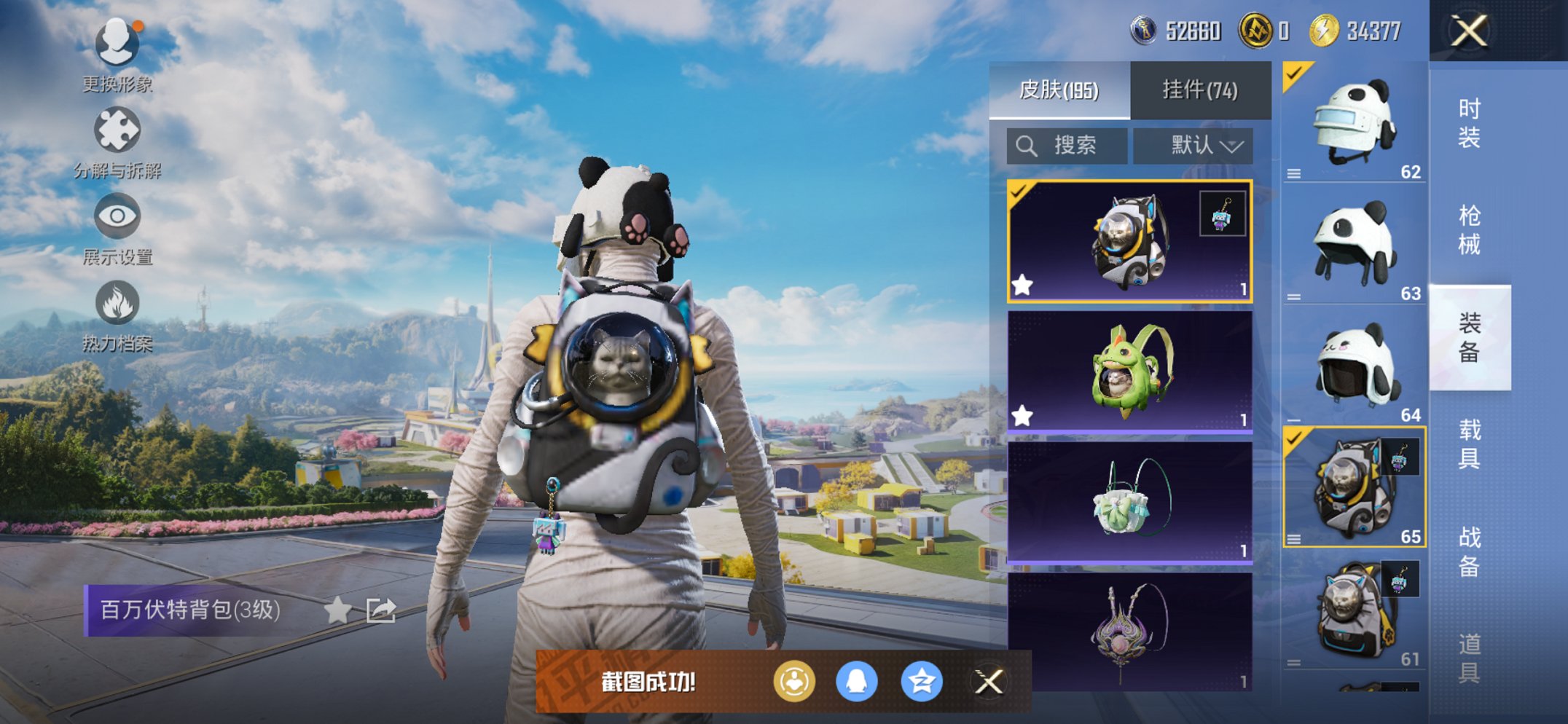Viewport: 1568px width, 724px height.
Task: Select the cat astronaut backpack skin
Action: tap(1129, 241)
